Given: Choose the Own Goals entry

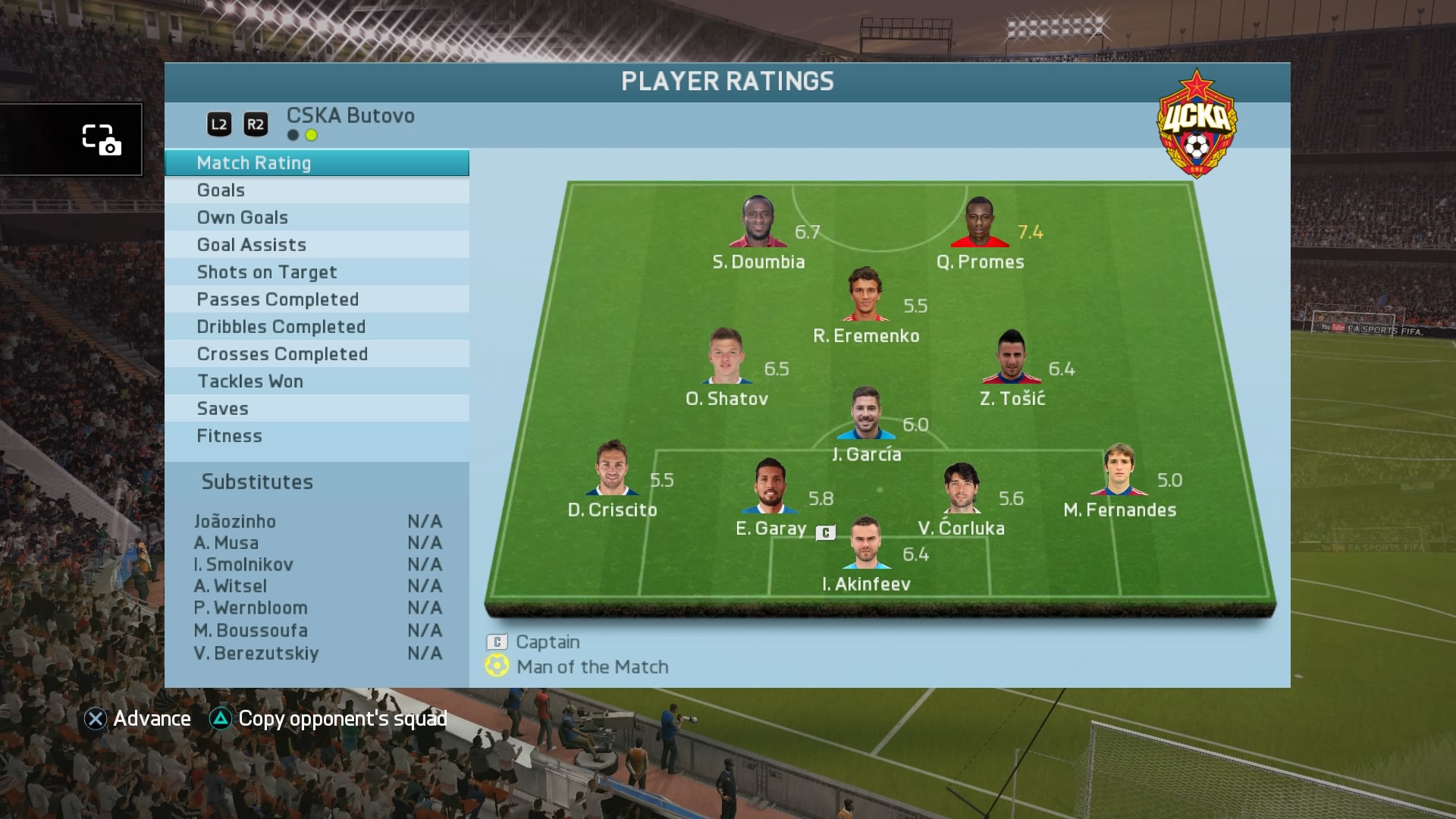Looking at the screenshot, I should coord(316,218).
